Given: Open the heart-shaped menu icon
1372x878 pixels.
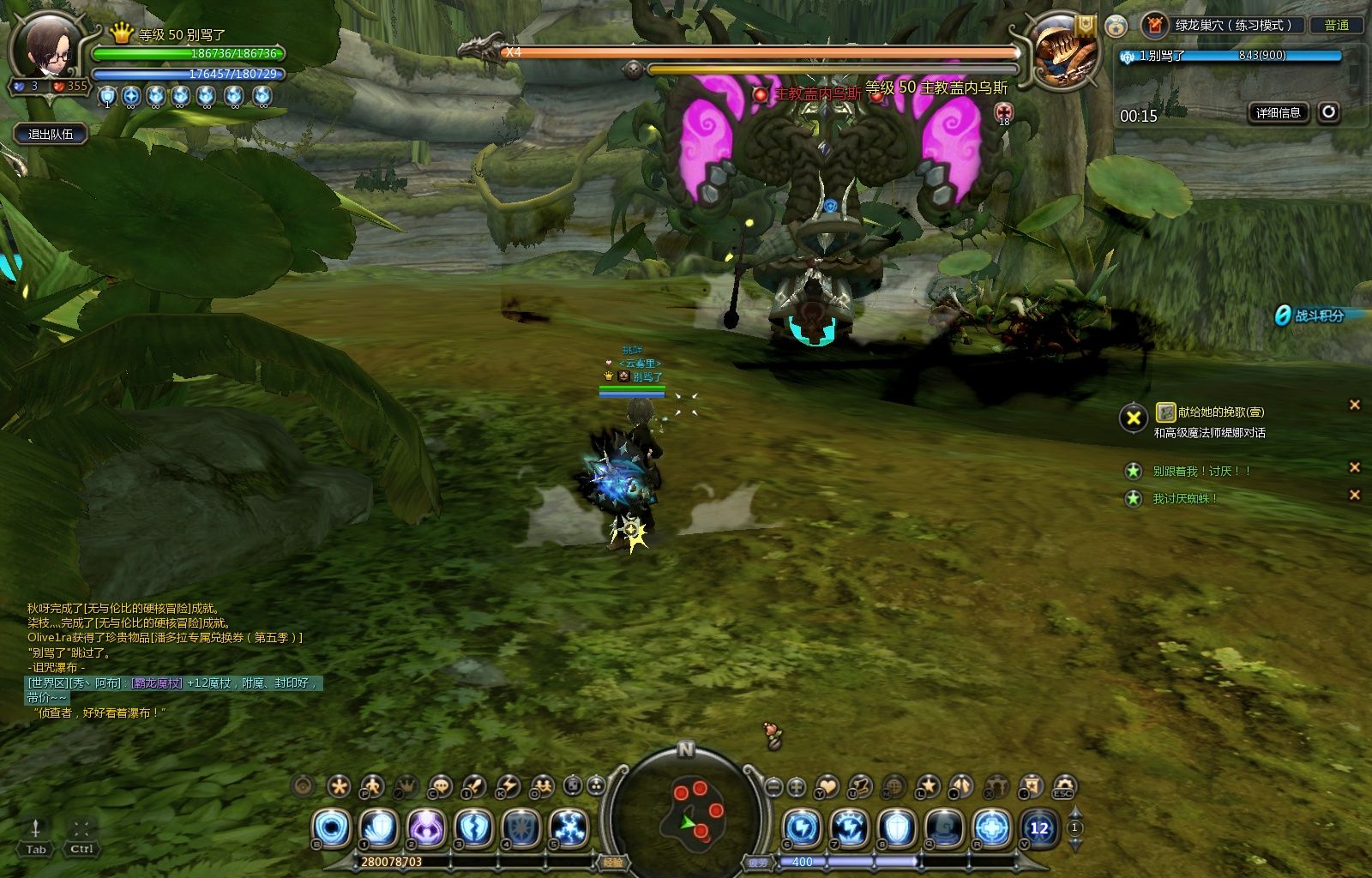Looking at the screenshot, I should click(x=827, y=786).
